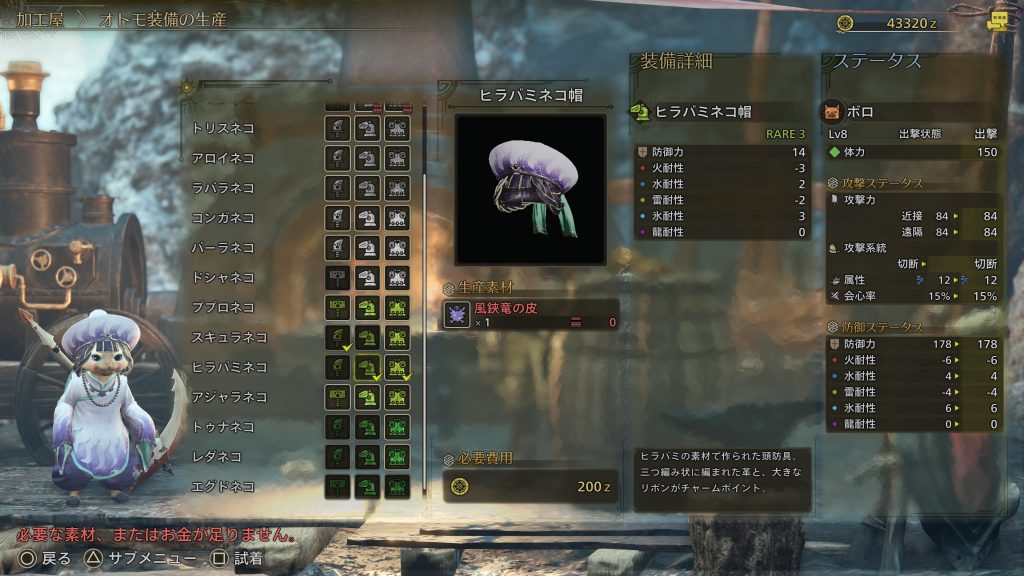Screen dimensions: 1024x576
Task: Pick the ヒラバミネコ weapon icon
Action: 337,367
